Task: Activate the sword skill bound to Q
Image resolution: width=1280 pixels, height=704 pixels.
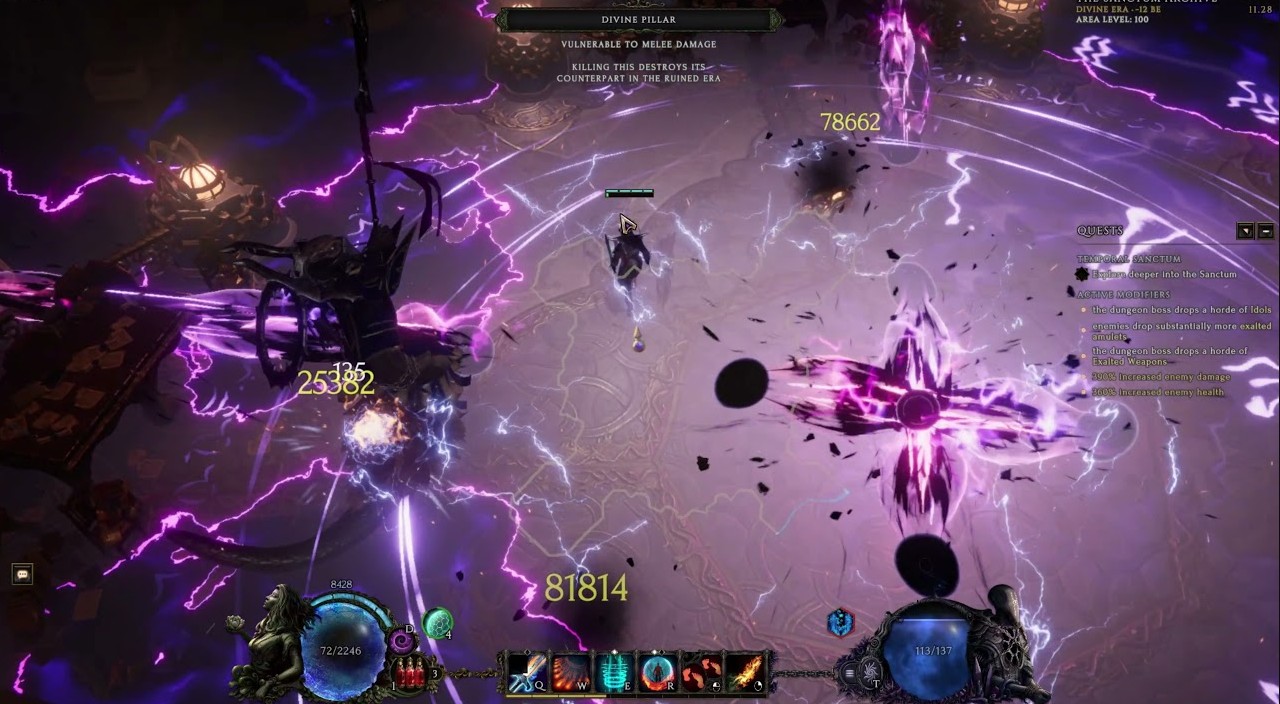Action: click(x=528, y=671)
